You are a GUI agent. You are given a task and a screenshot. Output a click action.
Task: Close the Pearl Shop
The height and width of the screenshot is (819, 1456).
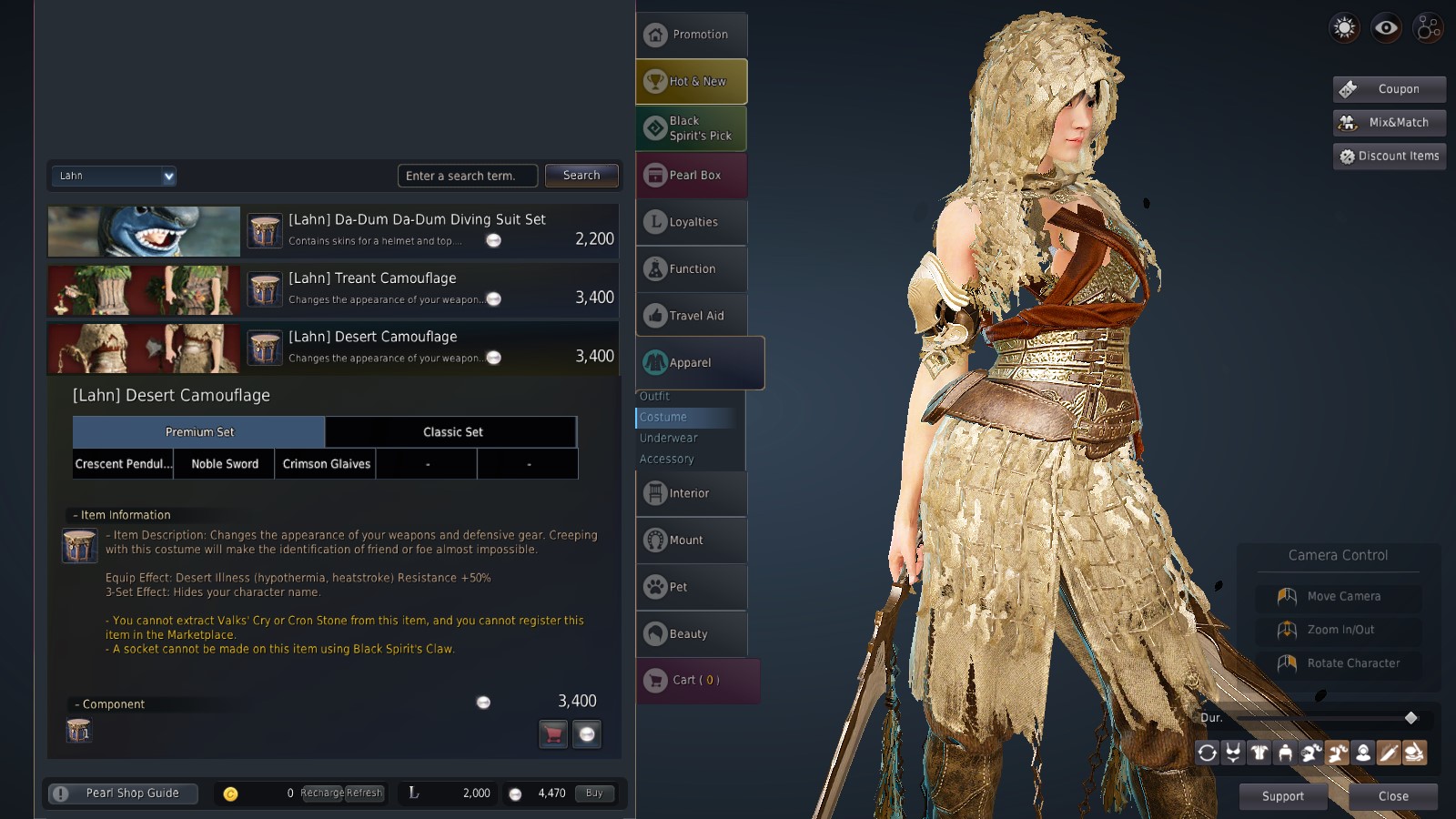coord(1393,796)
